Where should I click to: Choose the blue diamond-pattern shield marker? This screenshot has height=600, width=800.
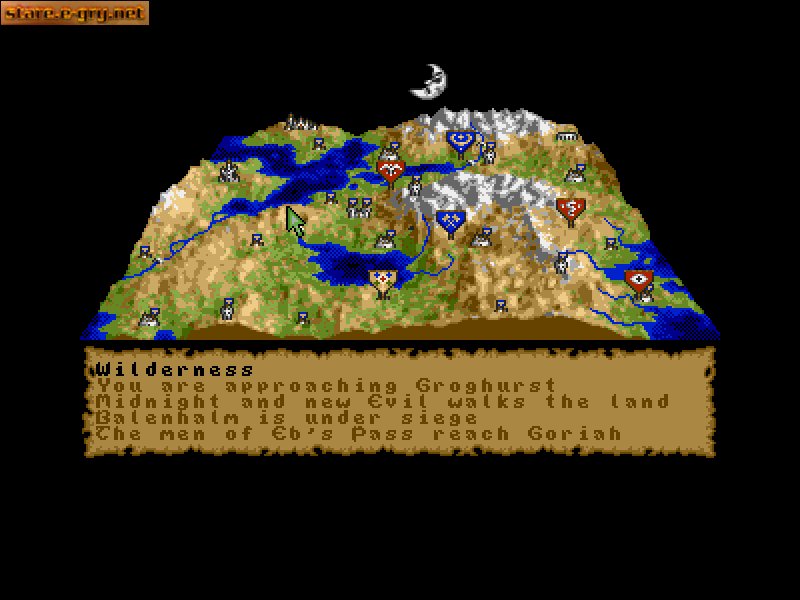(x=450, y=221)
